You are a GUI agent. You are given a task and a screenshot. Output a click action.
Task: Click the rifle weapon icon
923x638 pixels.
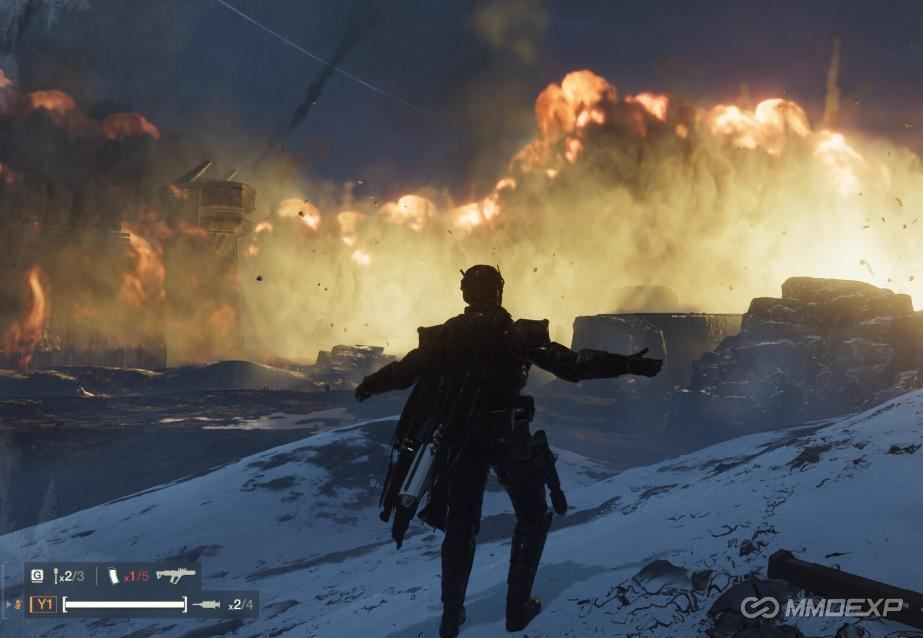(175, 575)
